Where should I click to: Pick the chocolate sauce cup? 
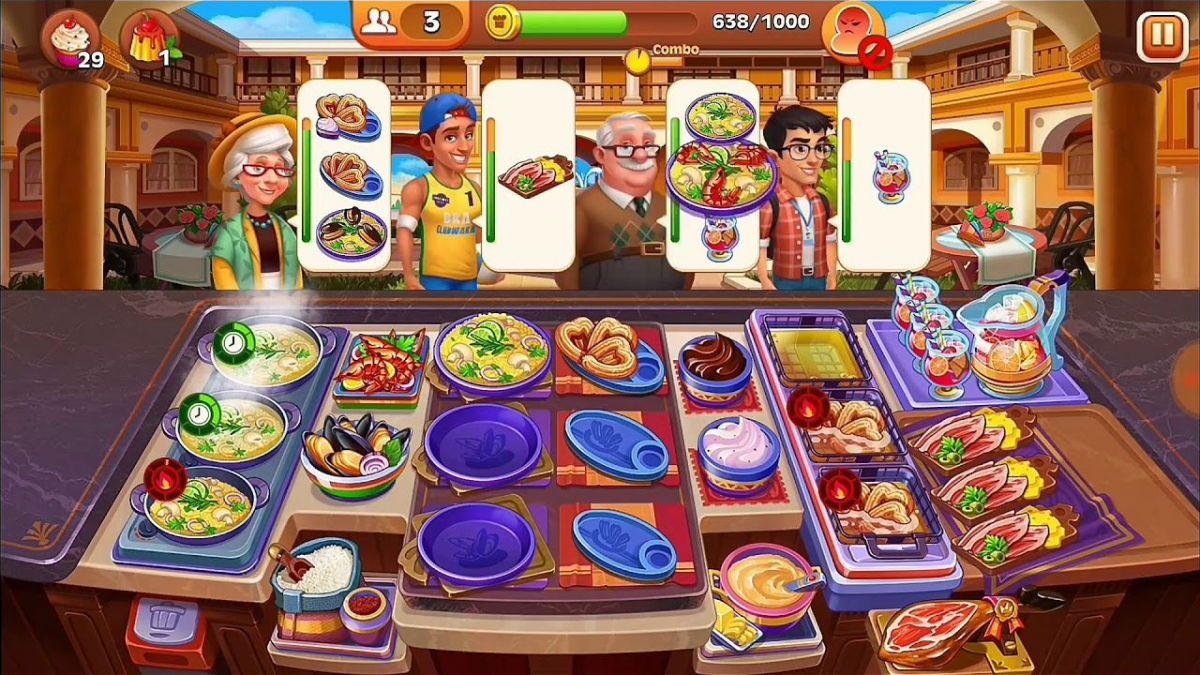click(x=715, y=365)
